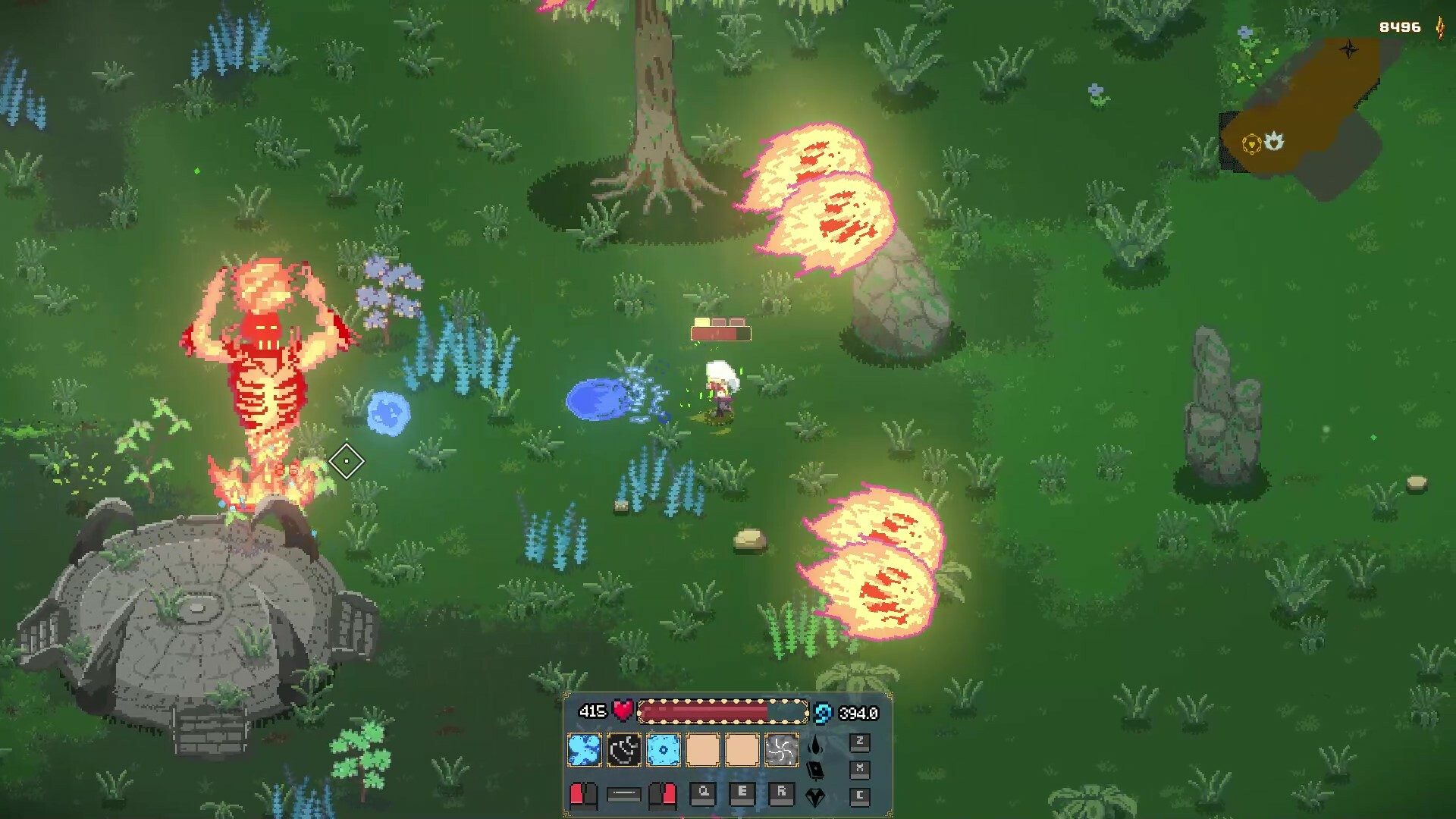Viewport: 1456px width, 819px height.
Task: Select the ice snowflake spell icon
Action: pos(662,749)
